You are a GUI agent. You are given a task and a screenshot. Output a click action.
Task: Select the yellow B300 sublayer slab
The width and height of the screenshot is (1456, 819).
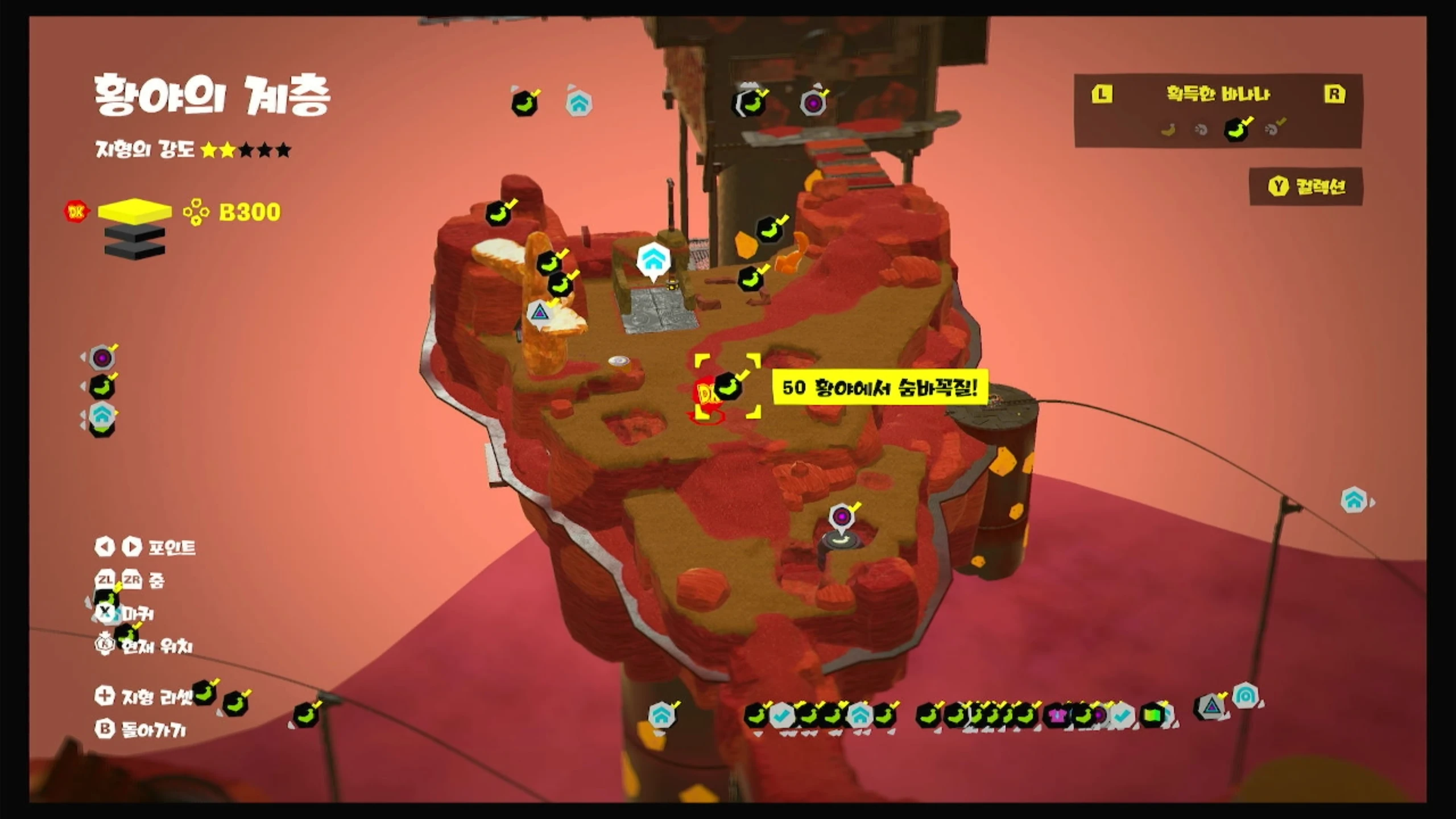(x=134, y=210)
